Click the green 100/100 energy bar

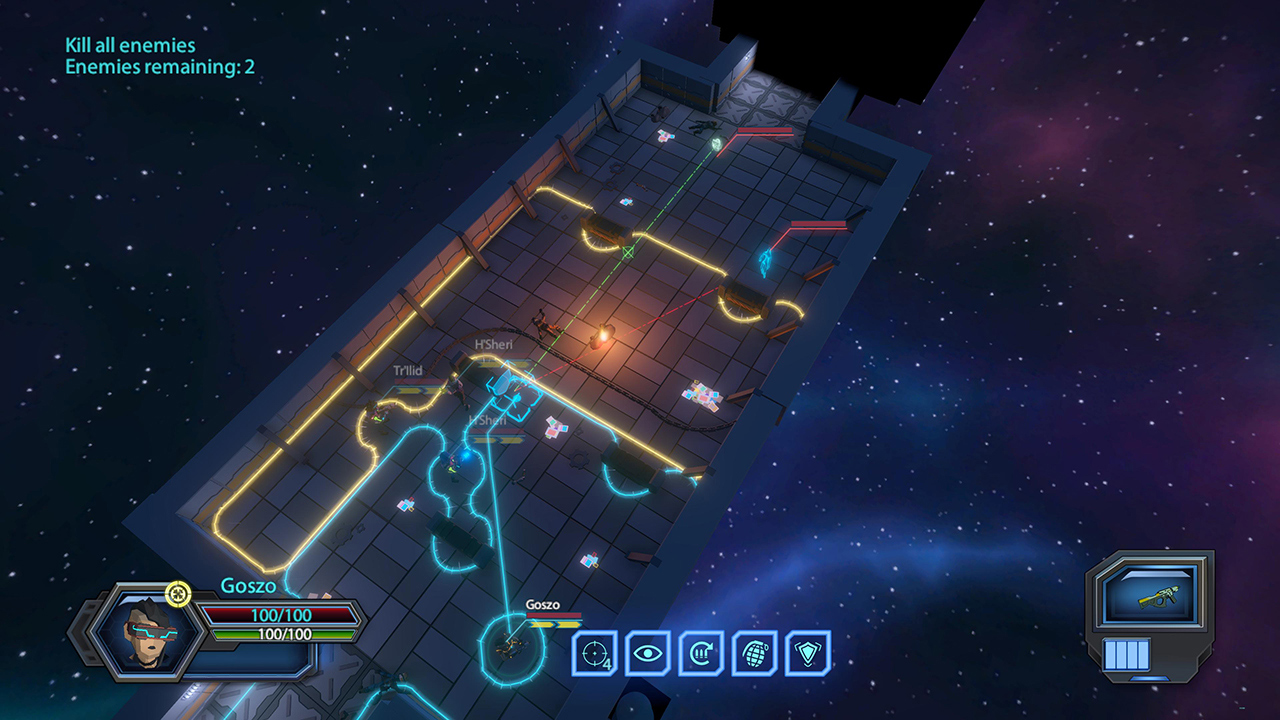[x=283, y=634]
